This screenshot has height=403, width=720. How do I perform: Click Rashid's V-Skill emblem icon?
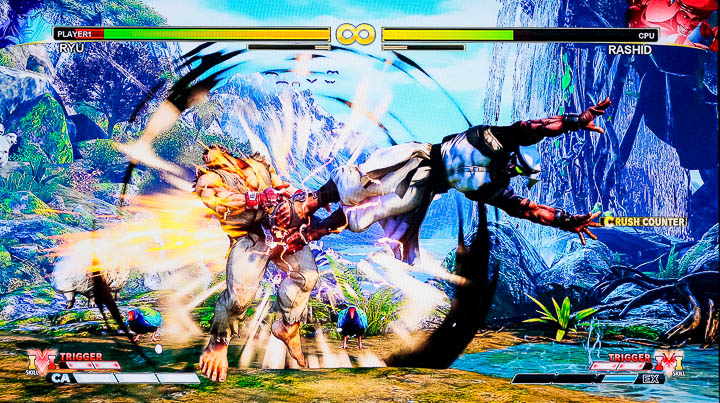click(x=671, y=362)
